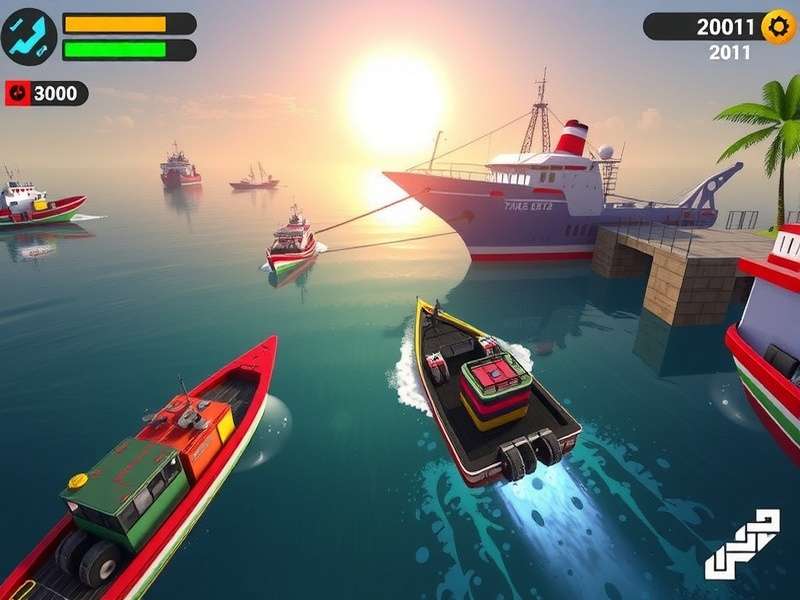Select the red badge icon beside 3000

[18, 94]
